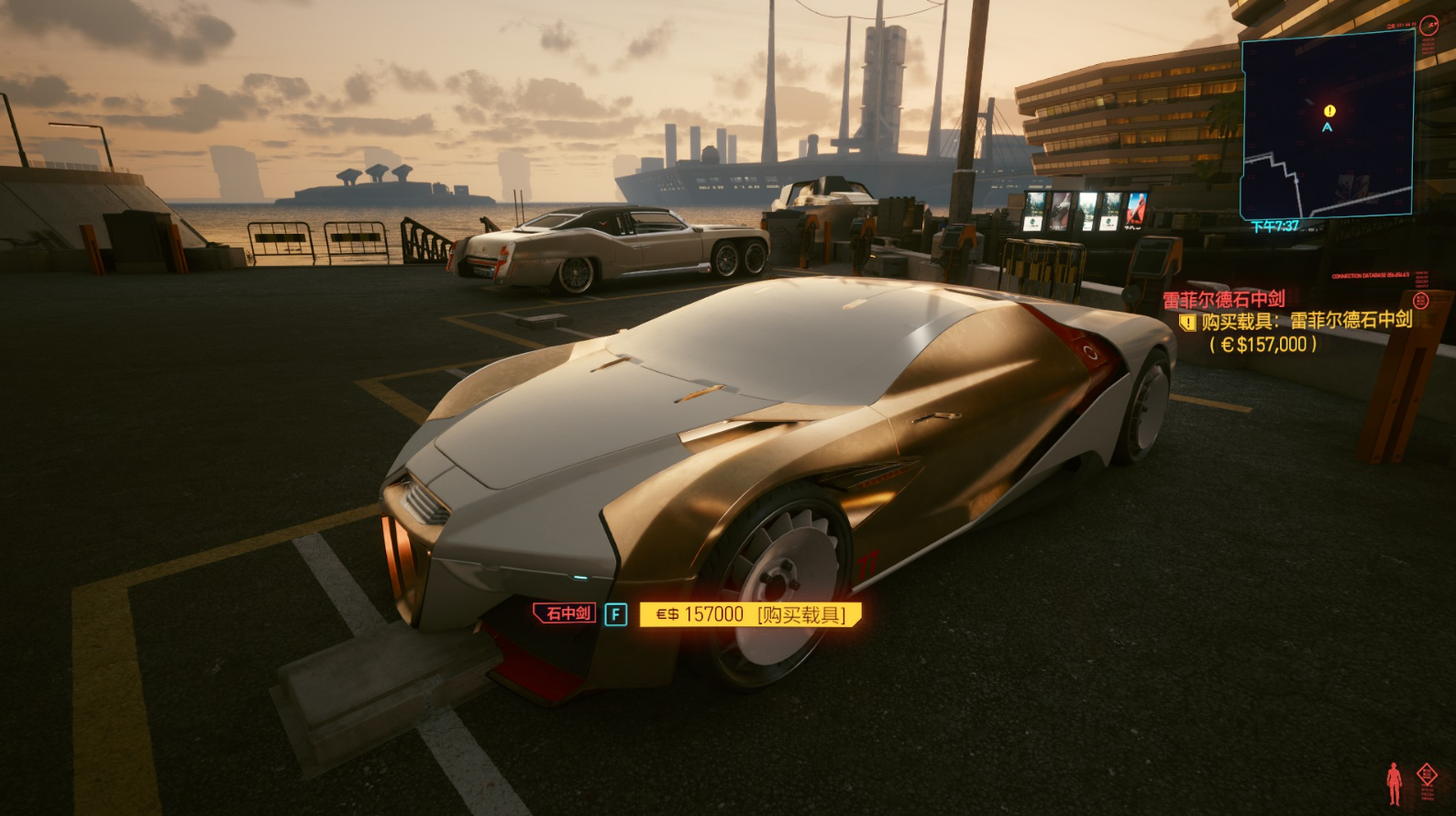Image resolution: width=1456 pixels, height=816 pixels.
Task: Click the circular red icon above the minimap
Action: pos(1428,26)
